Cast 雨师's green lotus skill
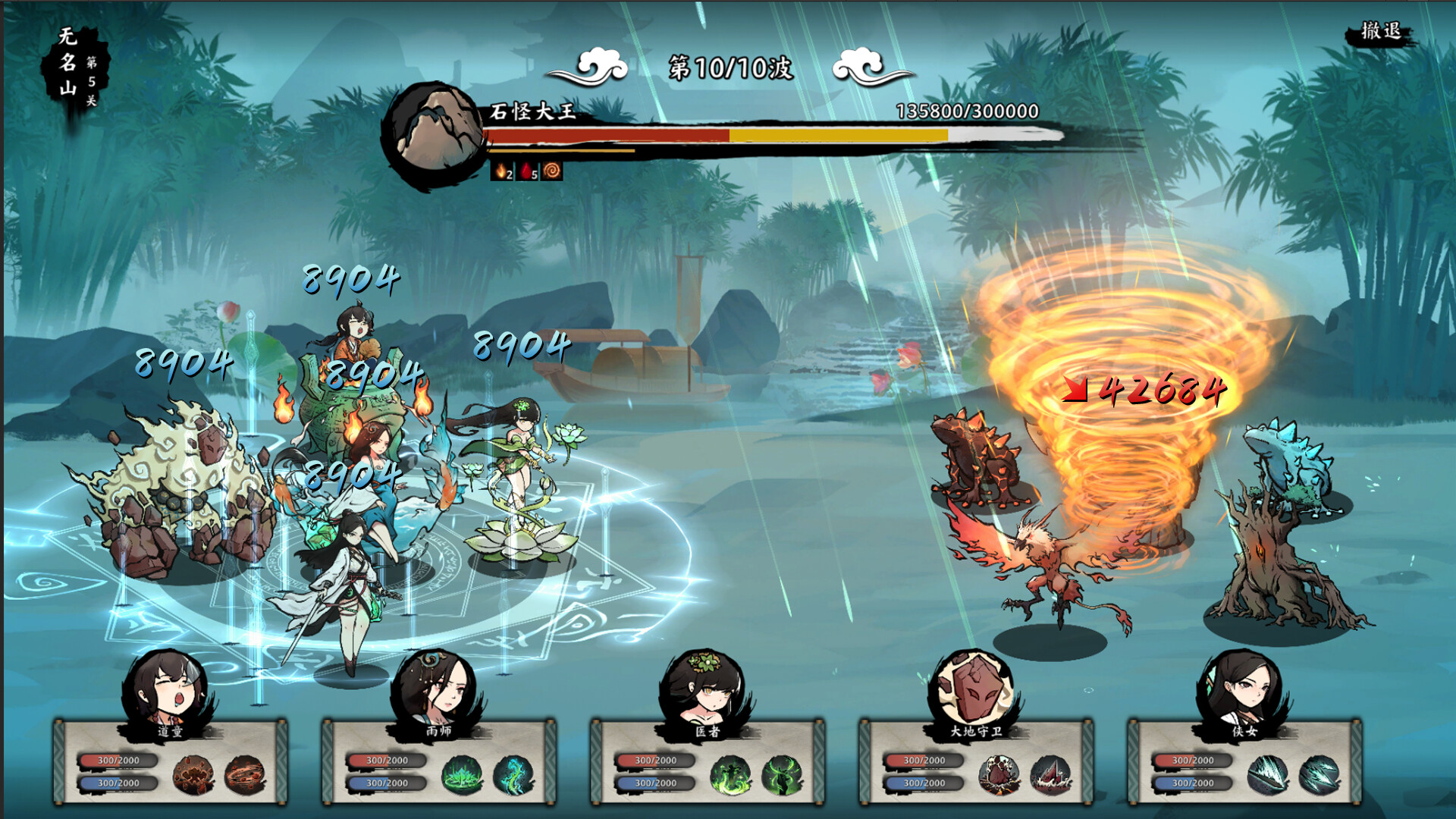This screenshot has width=1456, height=819. 462,774
